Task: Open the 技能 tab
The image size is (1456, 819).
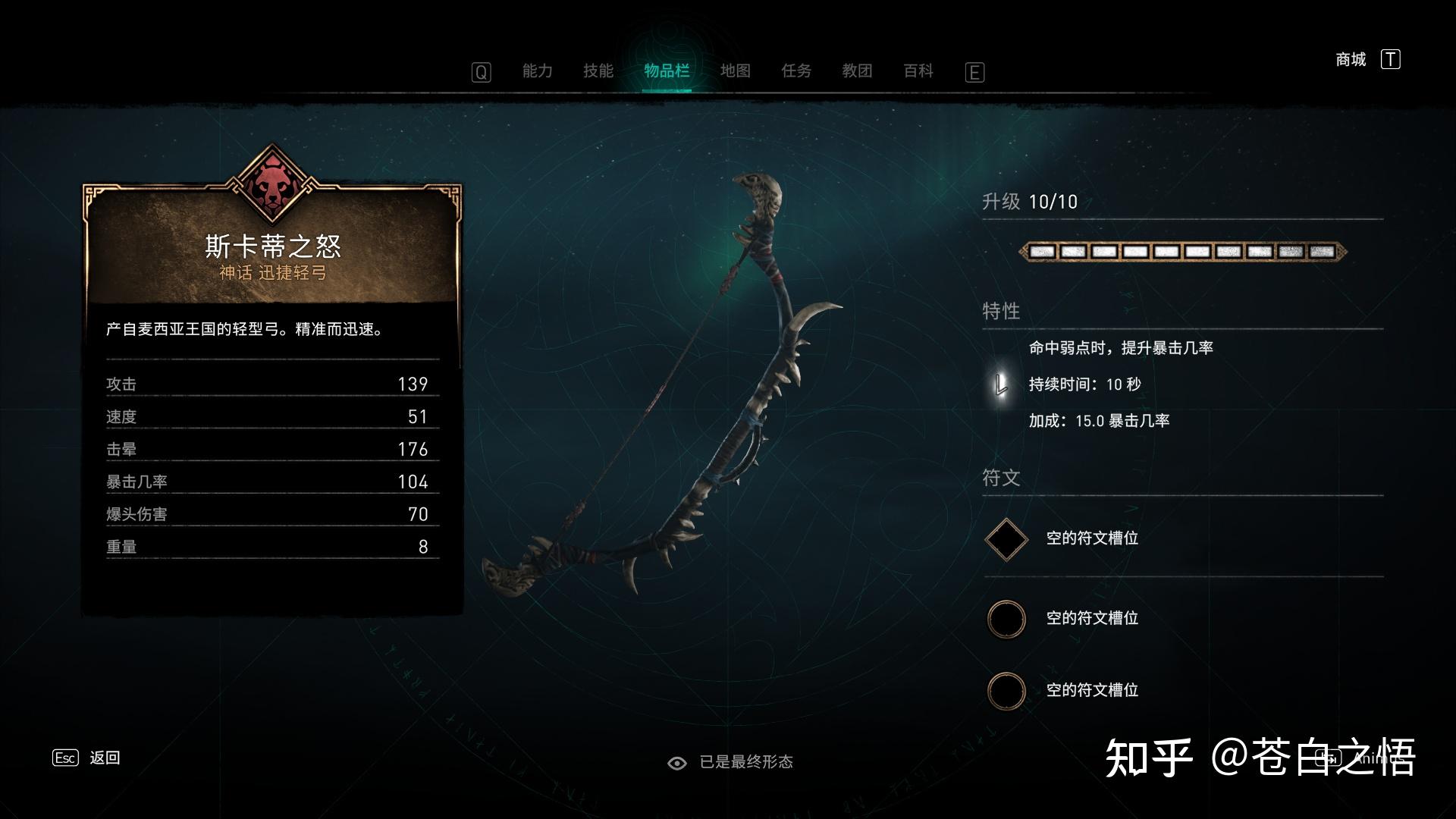Action: click(x=598, y=71)
